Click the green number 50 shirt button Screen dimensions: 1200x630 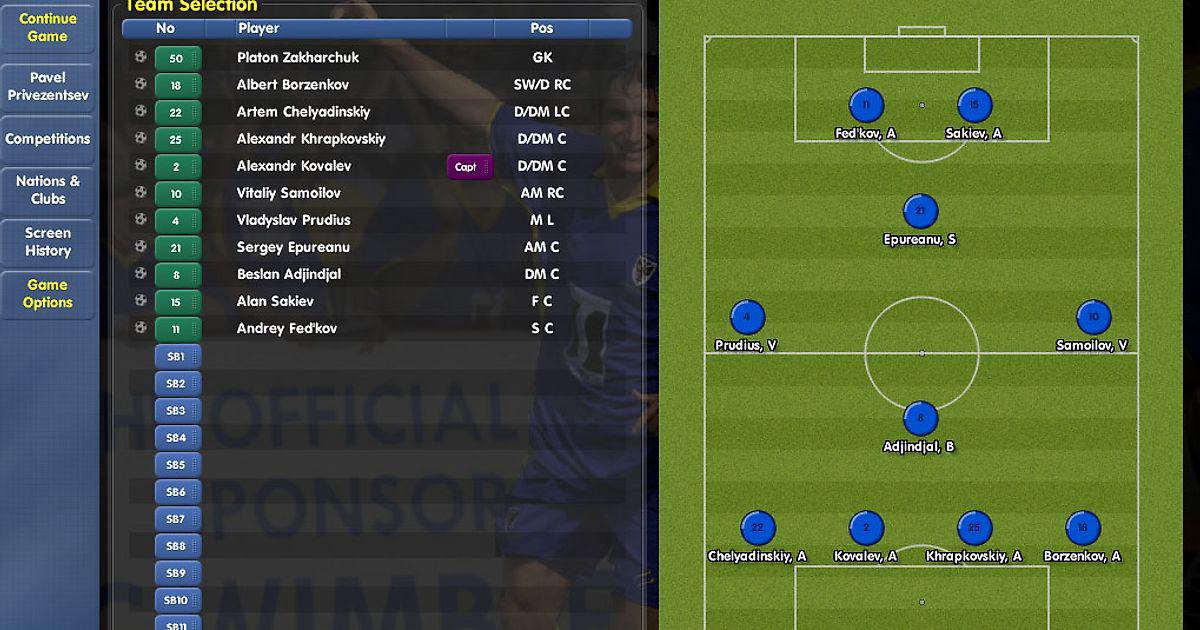tap(177, 58)
